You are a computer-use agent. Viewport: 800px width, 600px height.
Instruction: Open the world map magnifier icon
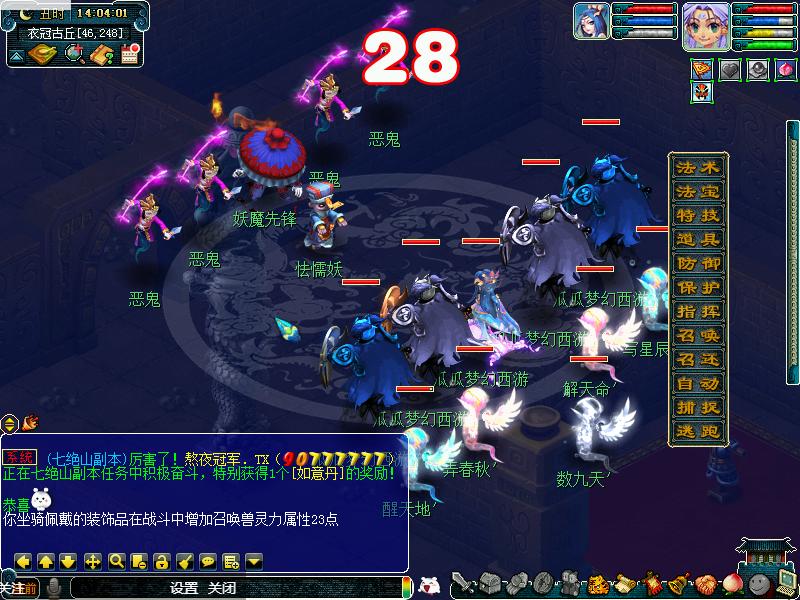[74, 54]
